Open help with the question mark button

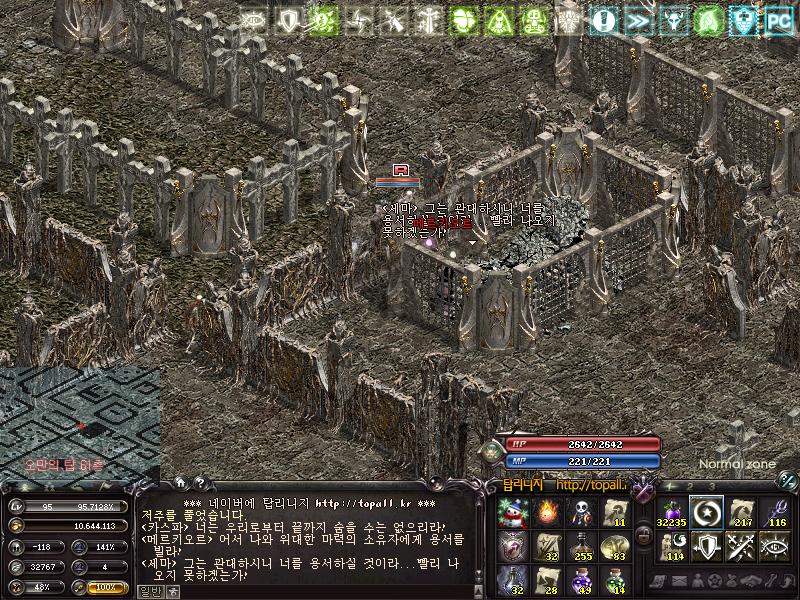pyautogui.click(x=198, y=483)
